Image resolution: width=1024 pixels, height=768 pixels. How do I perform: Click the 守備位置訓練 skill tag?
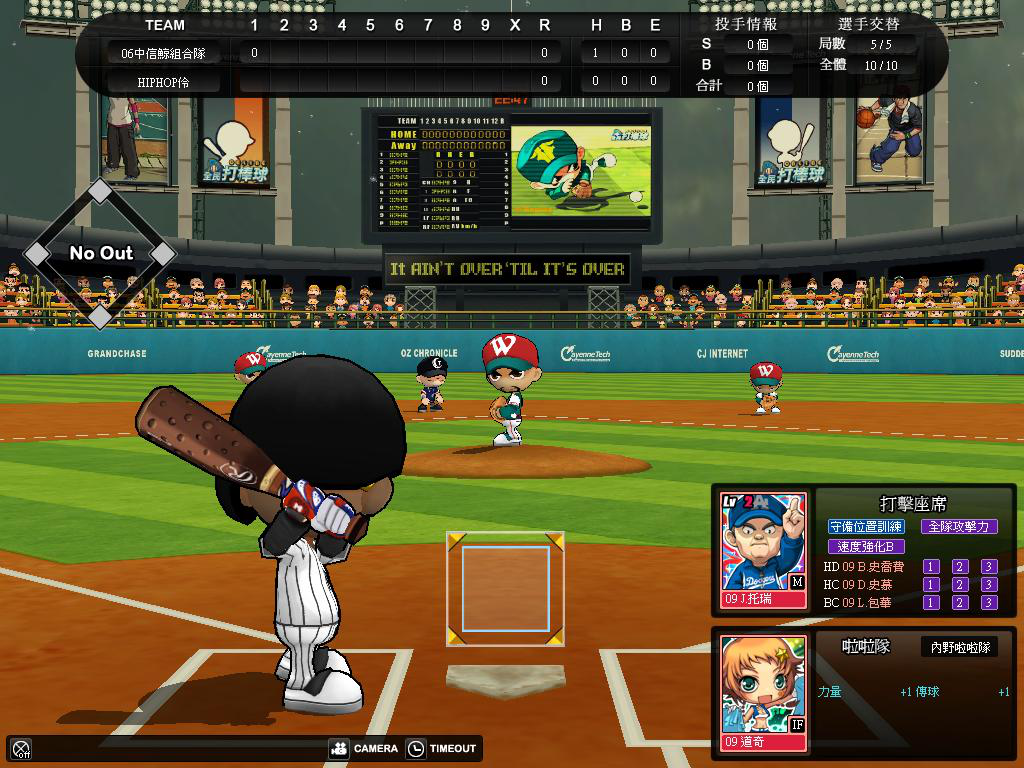click(x=866, y=527)
